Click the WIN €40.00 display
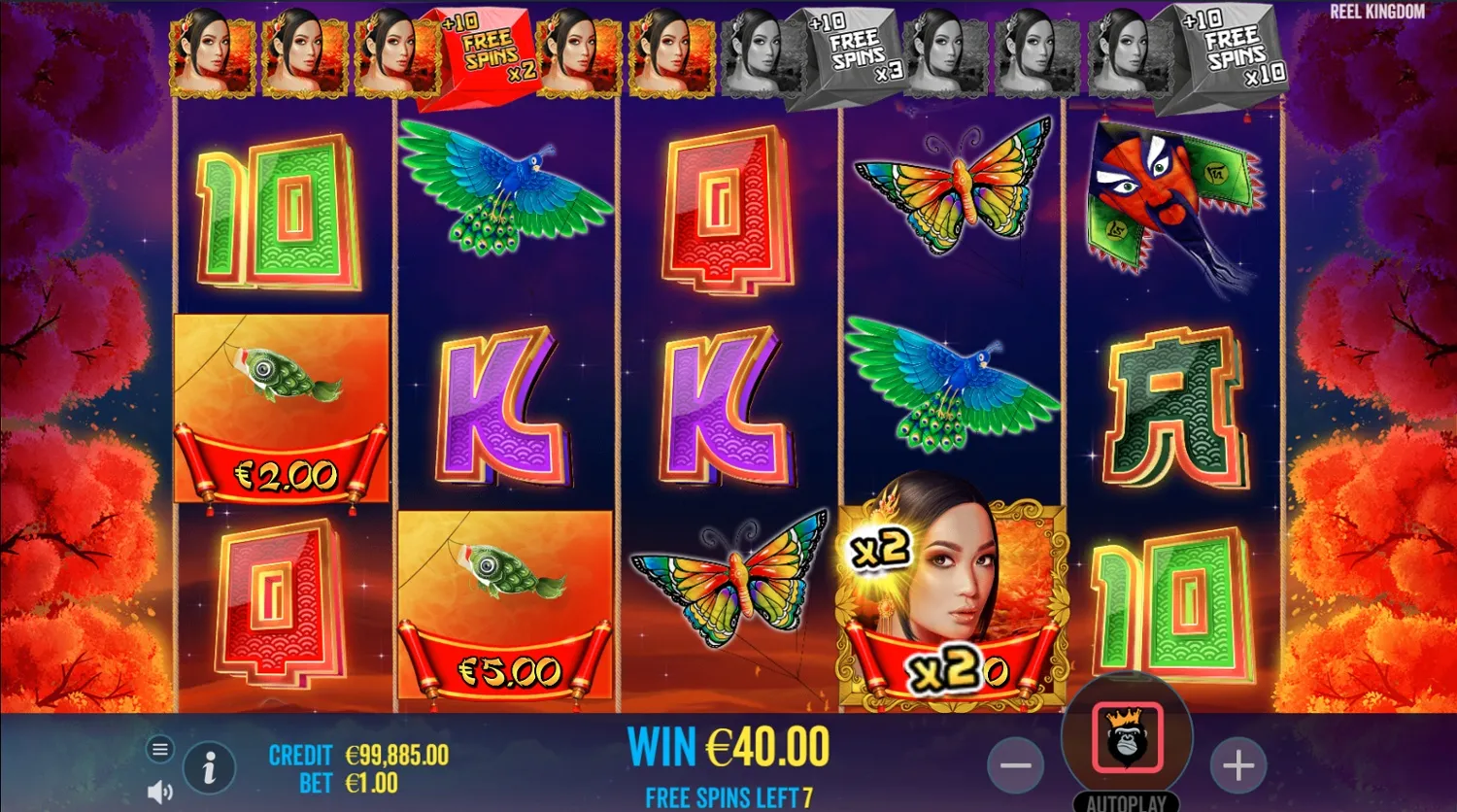 tap(727, 748)
